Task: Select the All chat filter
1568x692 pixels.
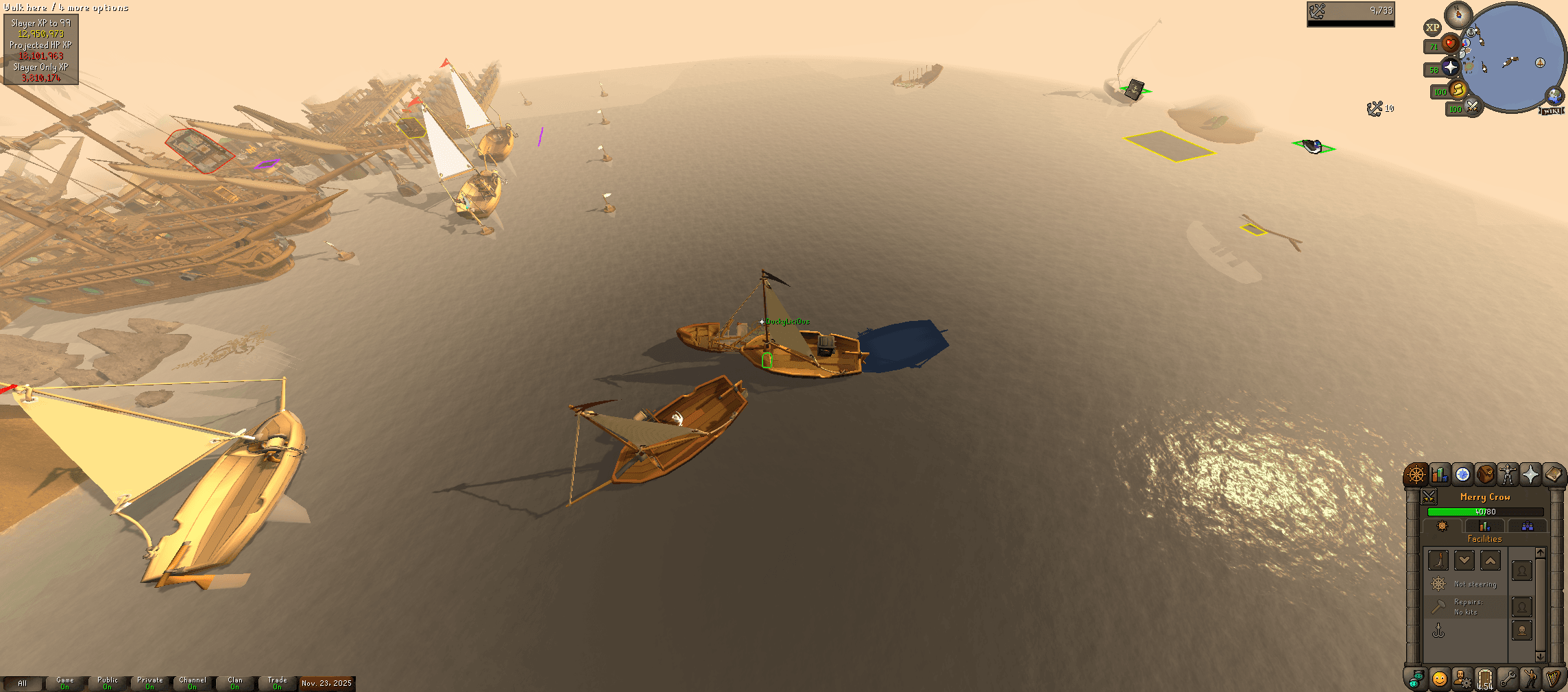Action: point(23,683)
